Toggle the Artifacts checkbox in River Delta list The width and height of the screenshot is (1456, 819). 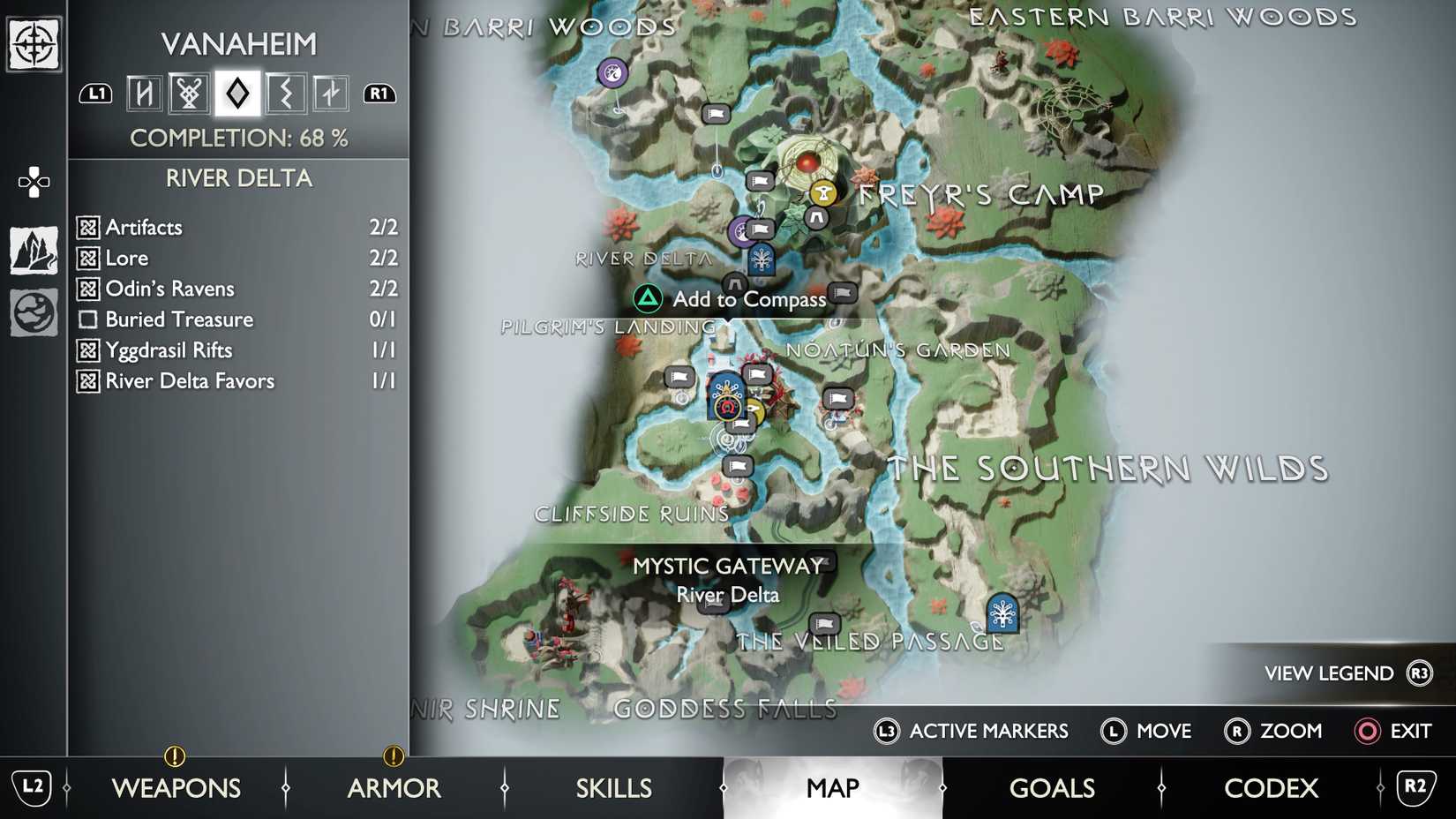point(88,227)
